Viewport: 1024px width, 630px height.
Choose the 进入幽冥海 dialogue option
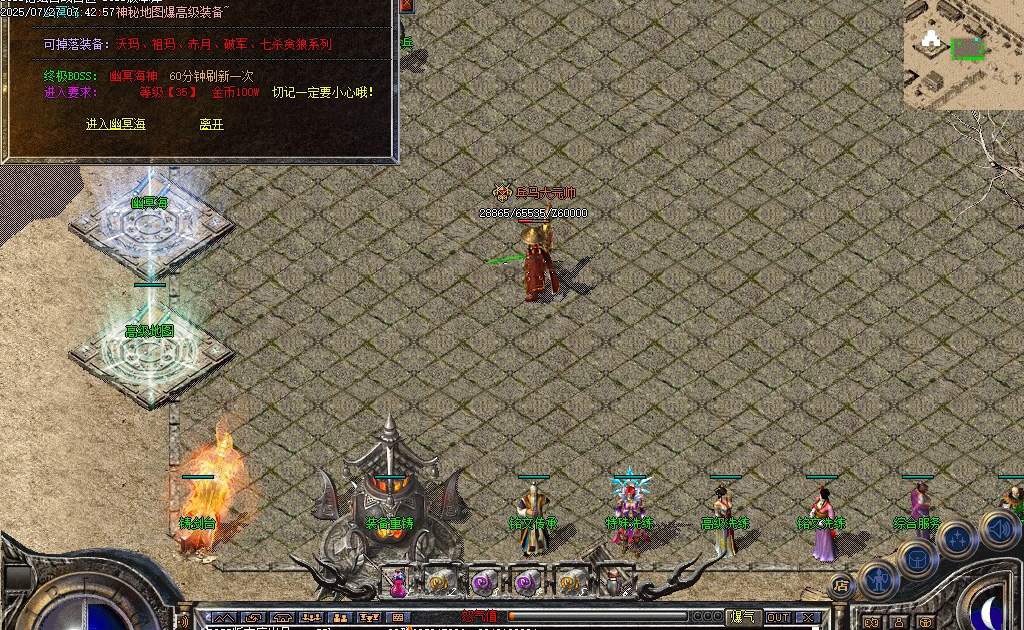coord(116,124)
